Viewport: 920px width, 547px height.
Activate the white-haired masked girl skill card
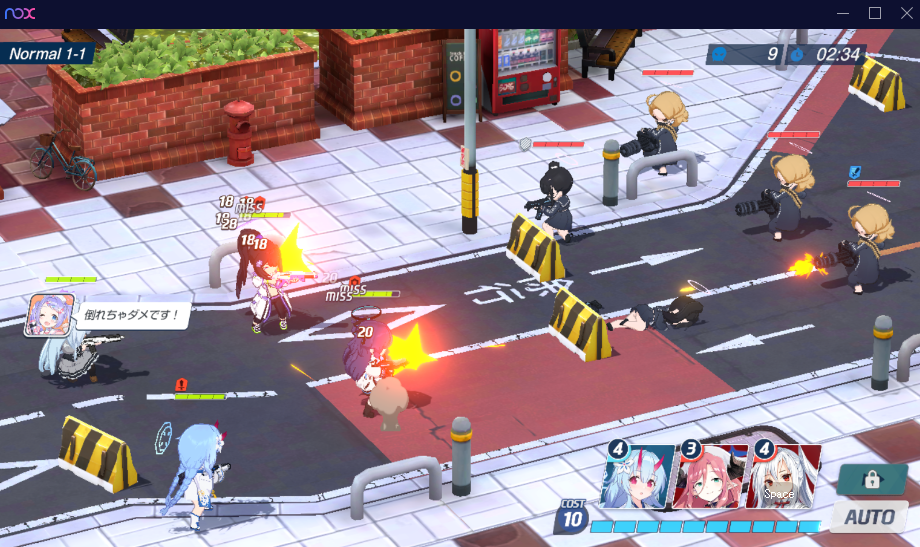[x=784, y=476]
